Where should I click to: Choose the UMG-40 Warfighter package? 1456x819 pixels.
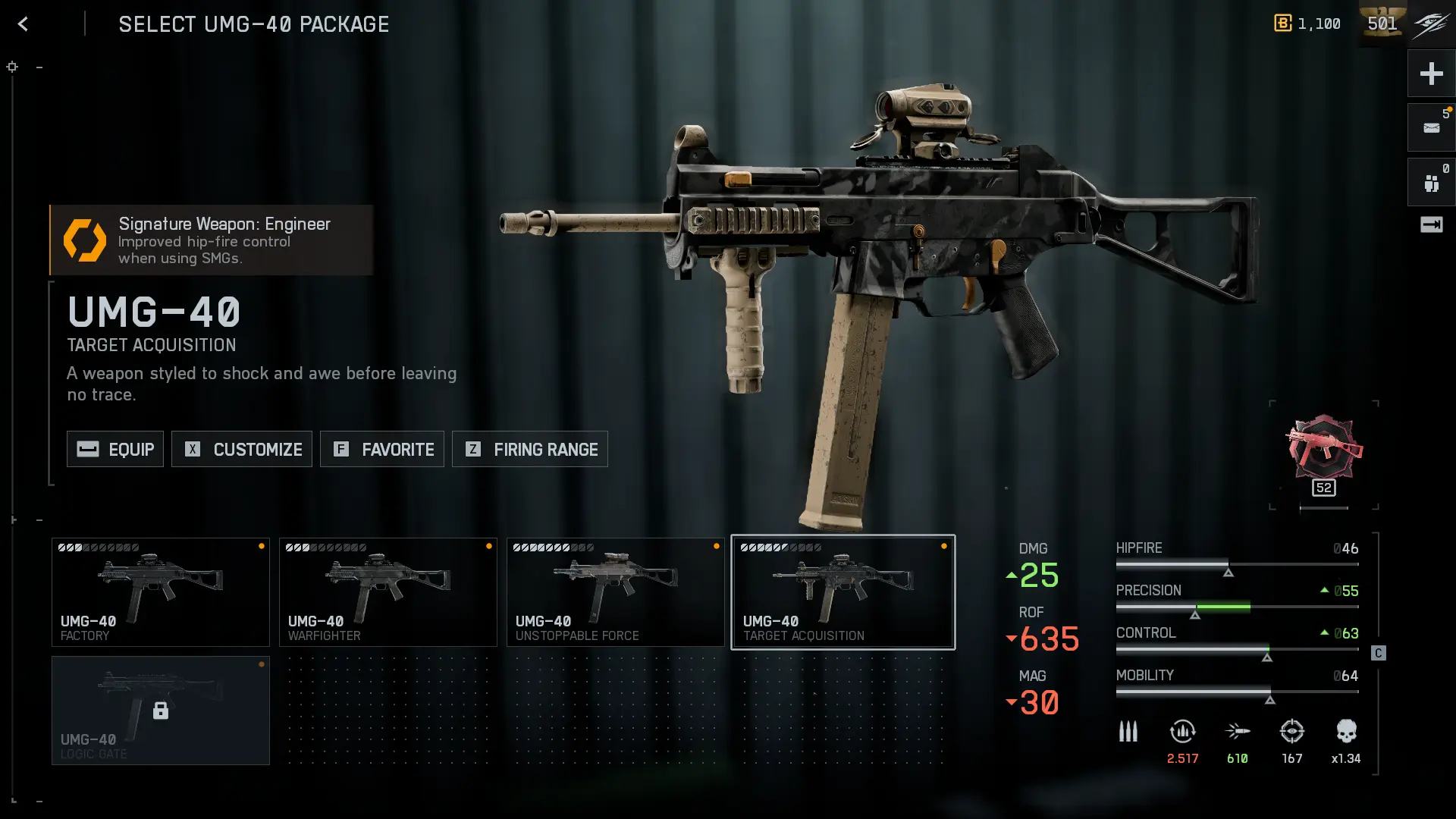388,592
